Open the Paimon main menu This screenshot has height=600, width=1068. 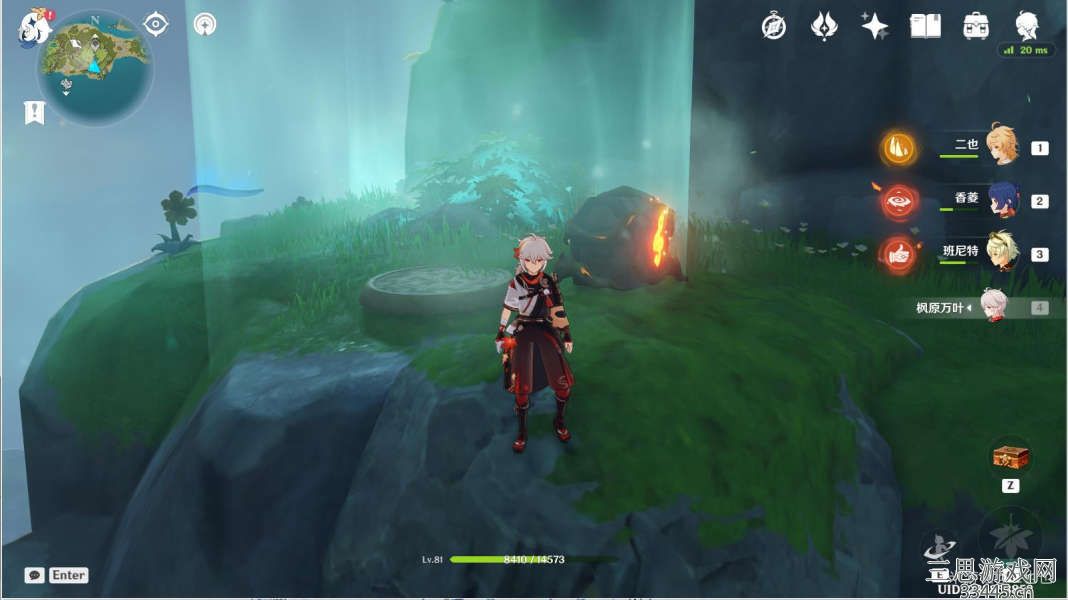click(x=34, y=27)
